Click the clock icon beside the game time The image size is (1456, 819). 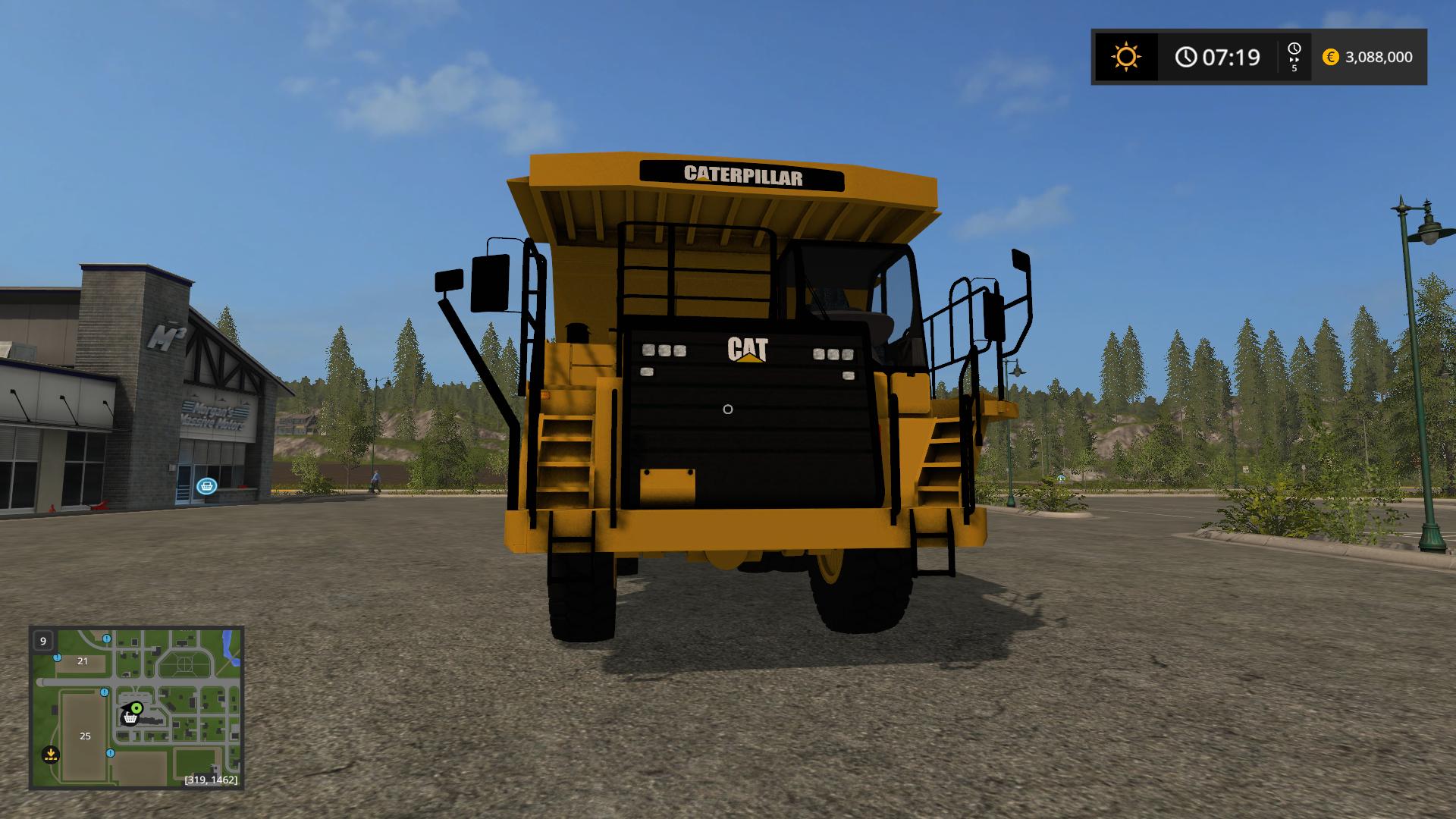tap(1186, 58)
